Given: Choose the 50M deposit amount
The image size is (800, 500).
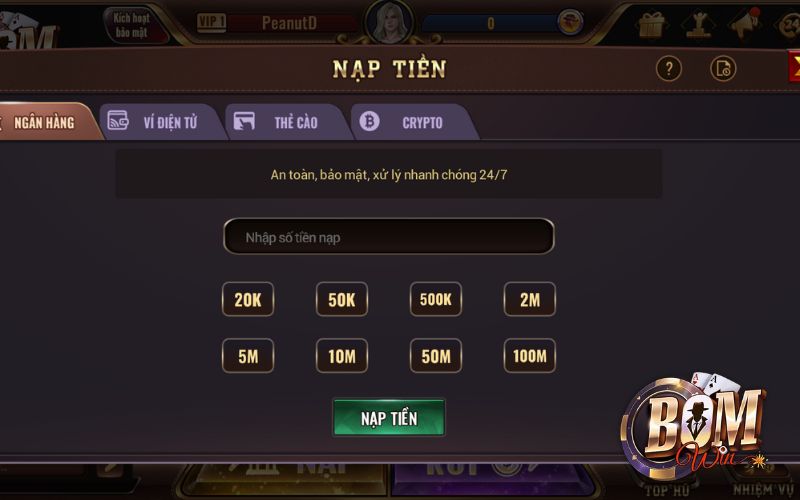Looking at the screenshot, I should (x=436, y=356).
